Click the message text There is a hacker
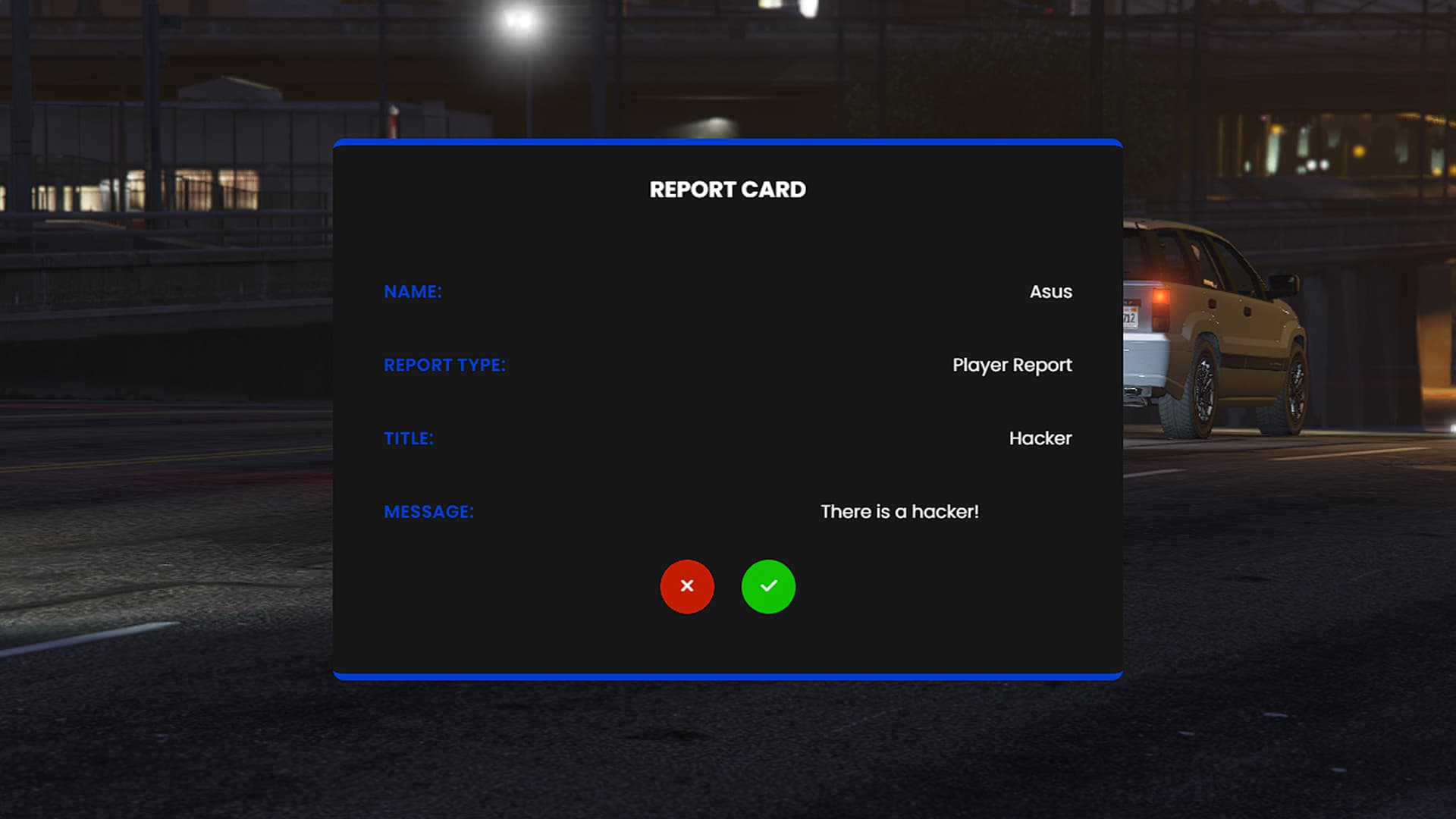This screenshot has width=1456, height=819. click(900, 512)
